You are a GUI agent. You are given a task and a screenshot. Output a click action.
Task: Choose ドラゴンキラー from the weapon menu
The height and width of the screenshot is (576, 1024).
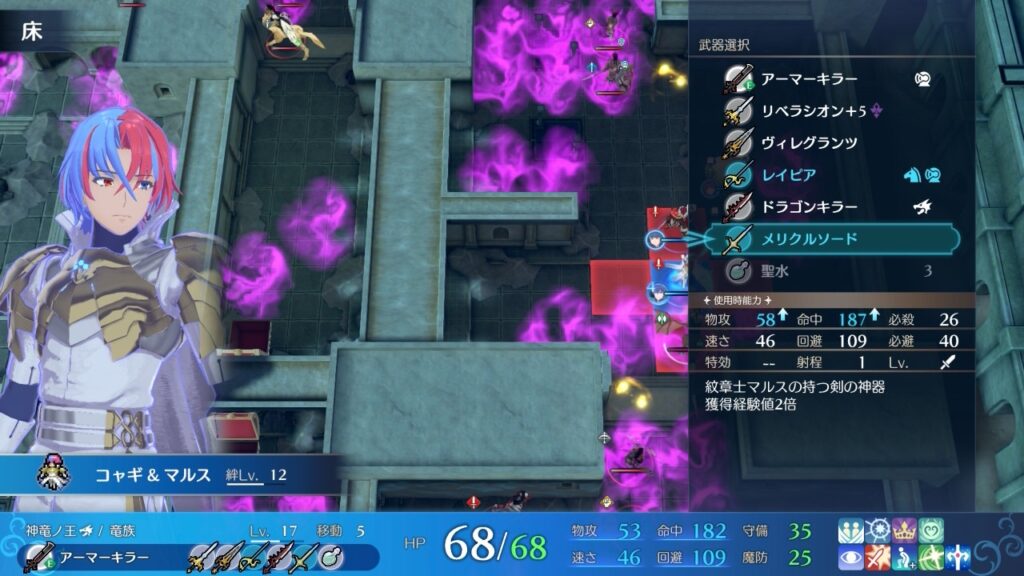[809, 207]
